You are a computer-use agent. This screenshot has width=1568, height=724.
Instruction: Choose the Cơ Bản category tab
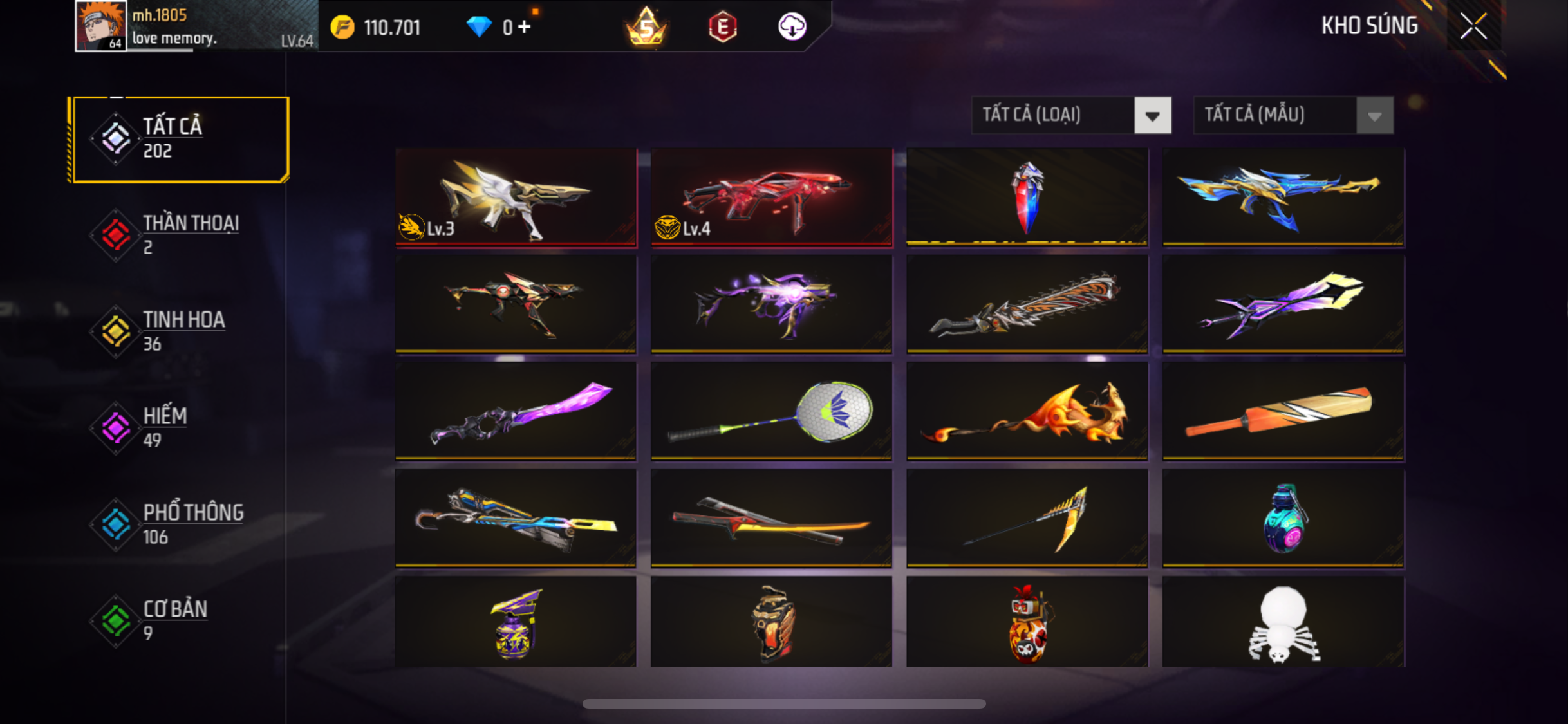179,621
